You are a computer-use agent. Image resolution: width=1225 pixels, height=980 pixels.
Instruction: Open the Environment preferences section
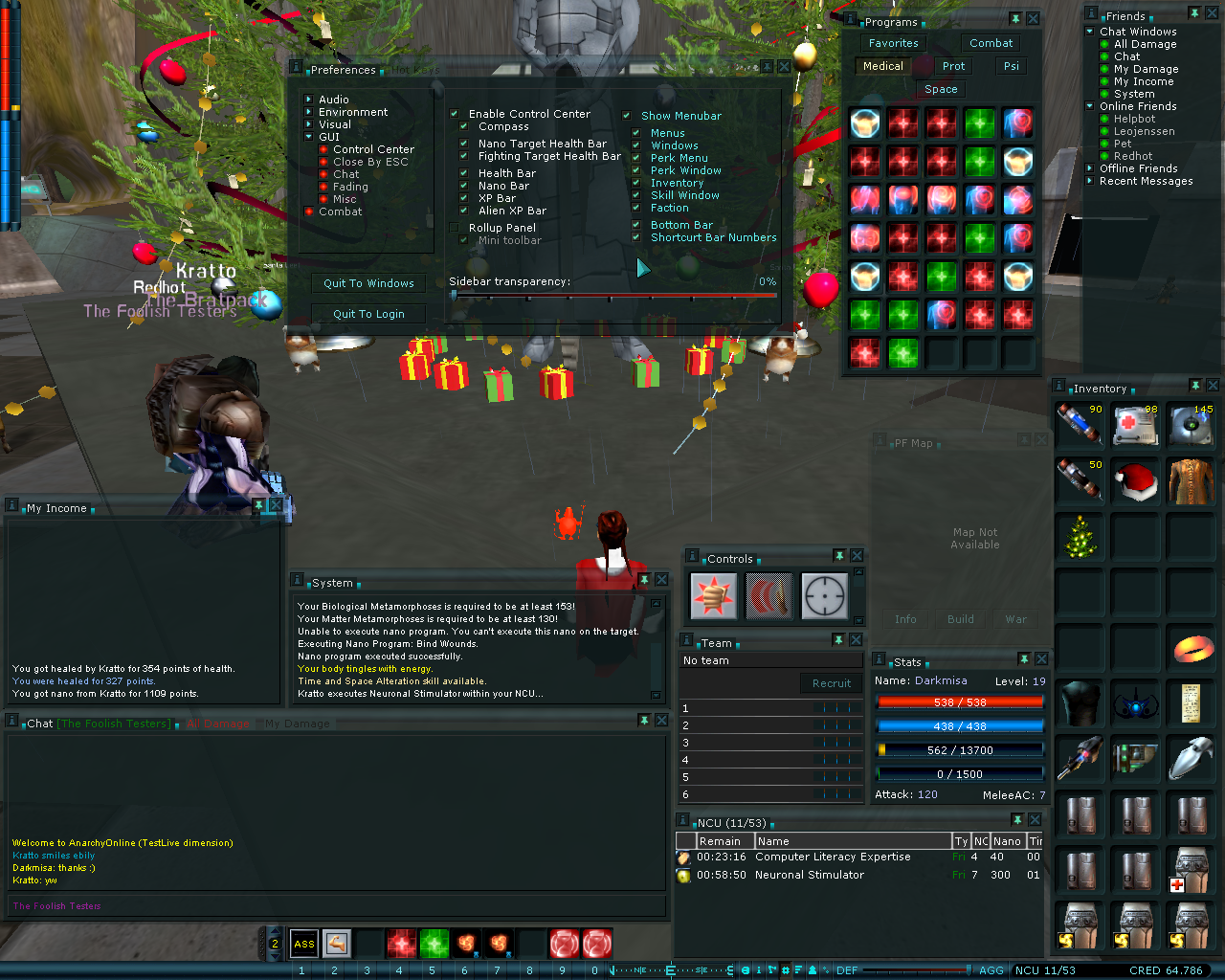(x=352, y=112)
